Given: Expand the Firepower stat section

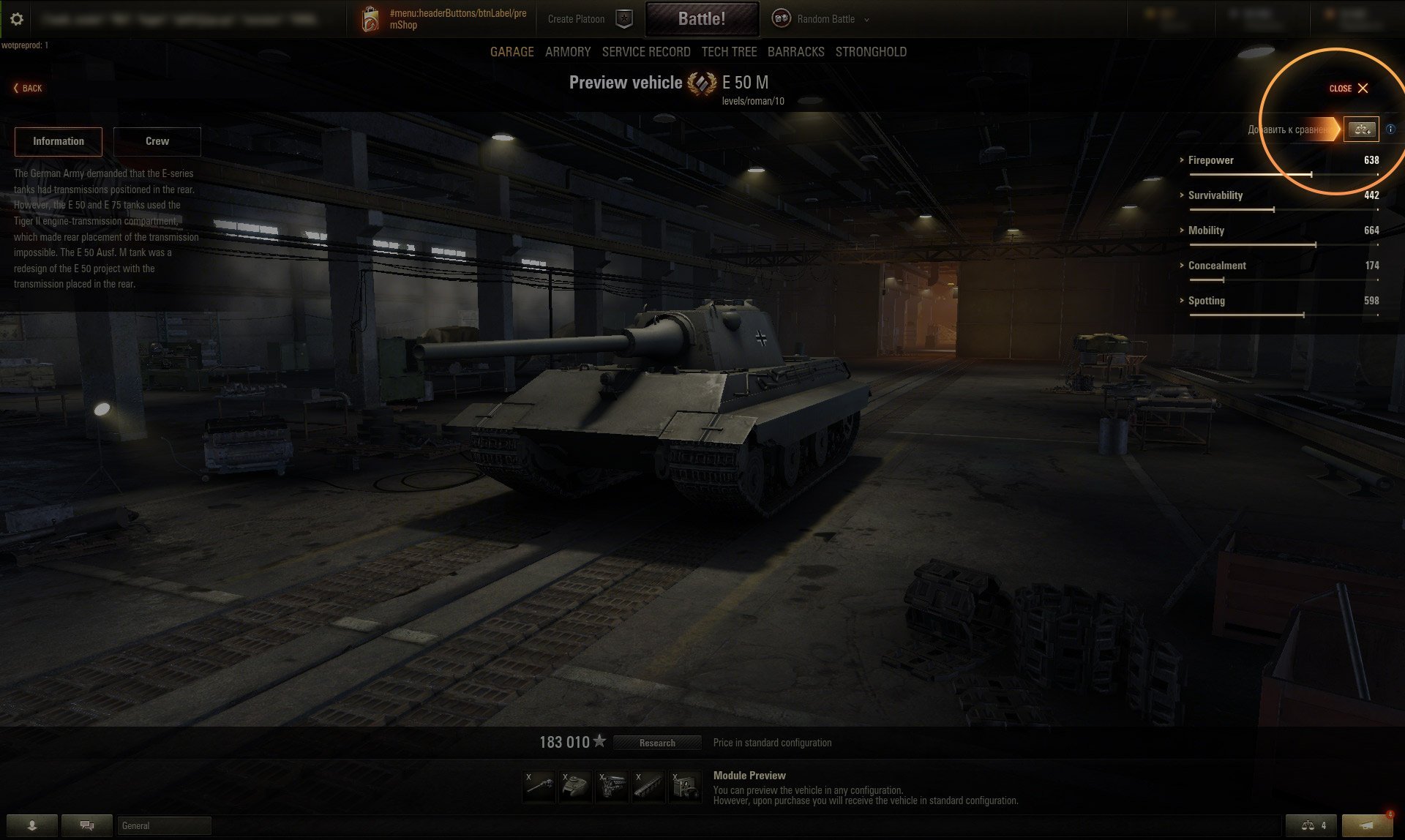Looking at the screenshot, I should coord(1210,160).
